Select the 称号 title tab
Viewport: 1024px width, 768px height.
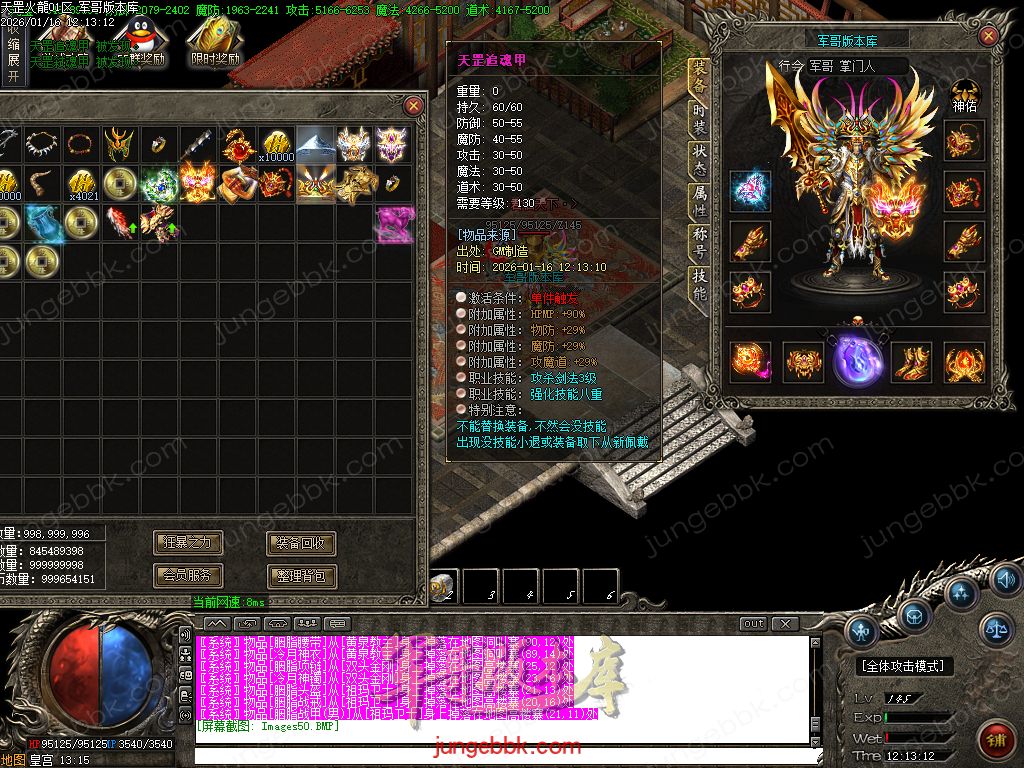699,240
